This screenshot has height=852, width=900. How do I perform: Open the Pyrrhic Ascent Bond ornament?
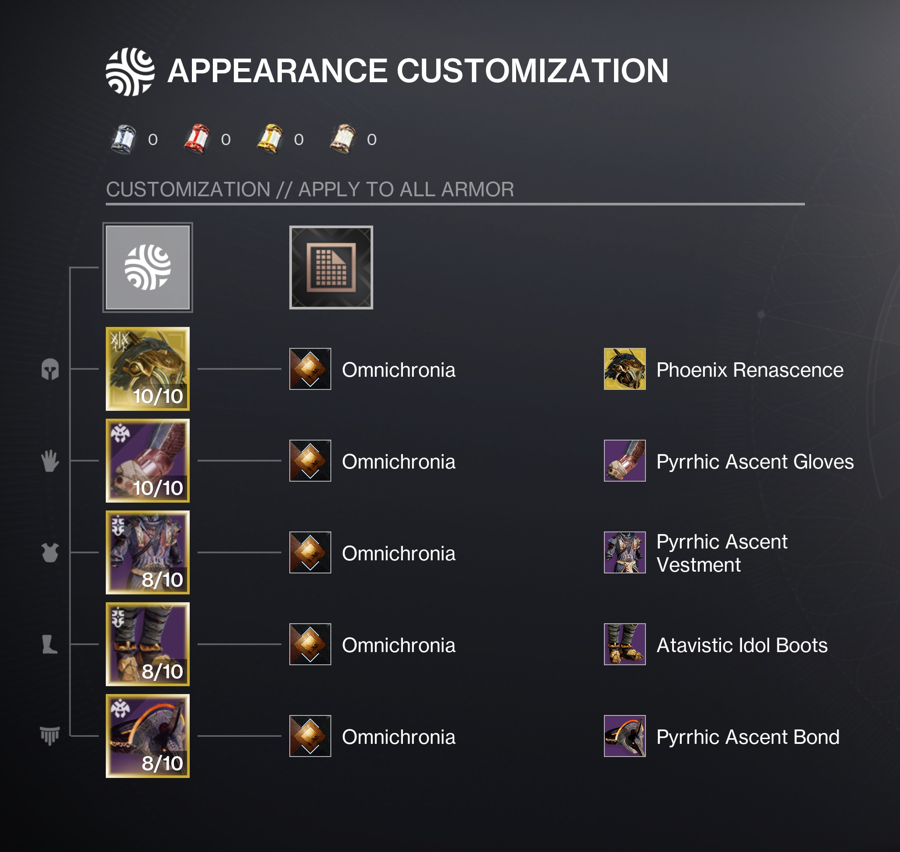(625, 737)
